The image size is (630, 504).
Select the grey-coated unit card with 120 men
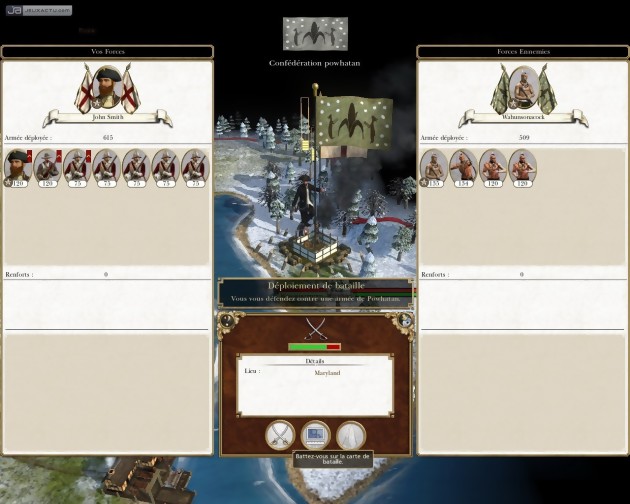[x=47, y=166]
